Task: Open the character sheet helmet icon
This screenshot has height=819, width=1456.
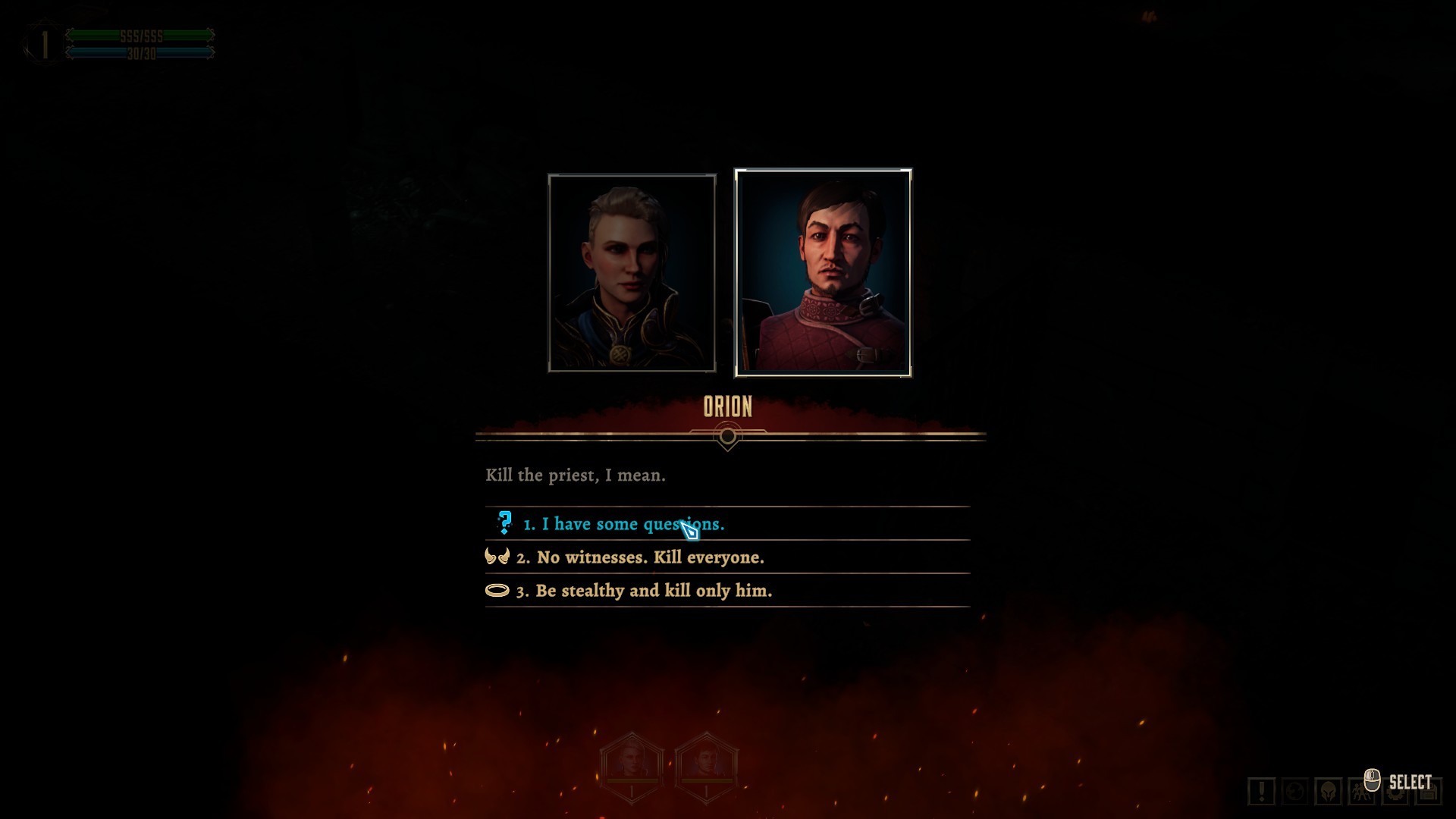Action: click(1328, 792)
